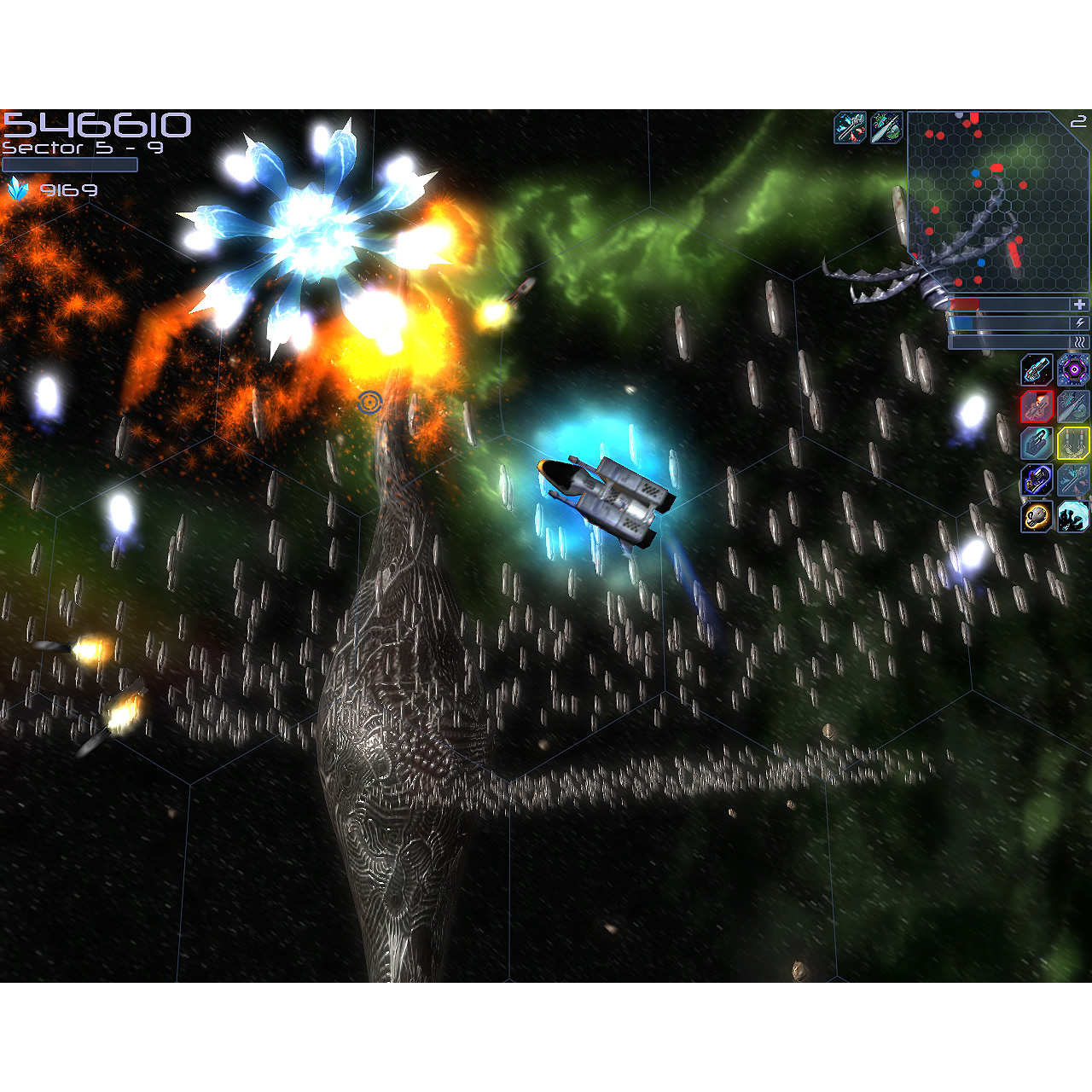Viewport: 1092px width, 1092px height.
Task: Click the plus icon on the health bar
Action: [1080, 303]
